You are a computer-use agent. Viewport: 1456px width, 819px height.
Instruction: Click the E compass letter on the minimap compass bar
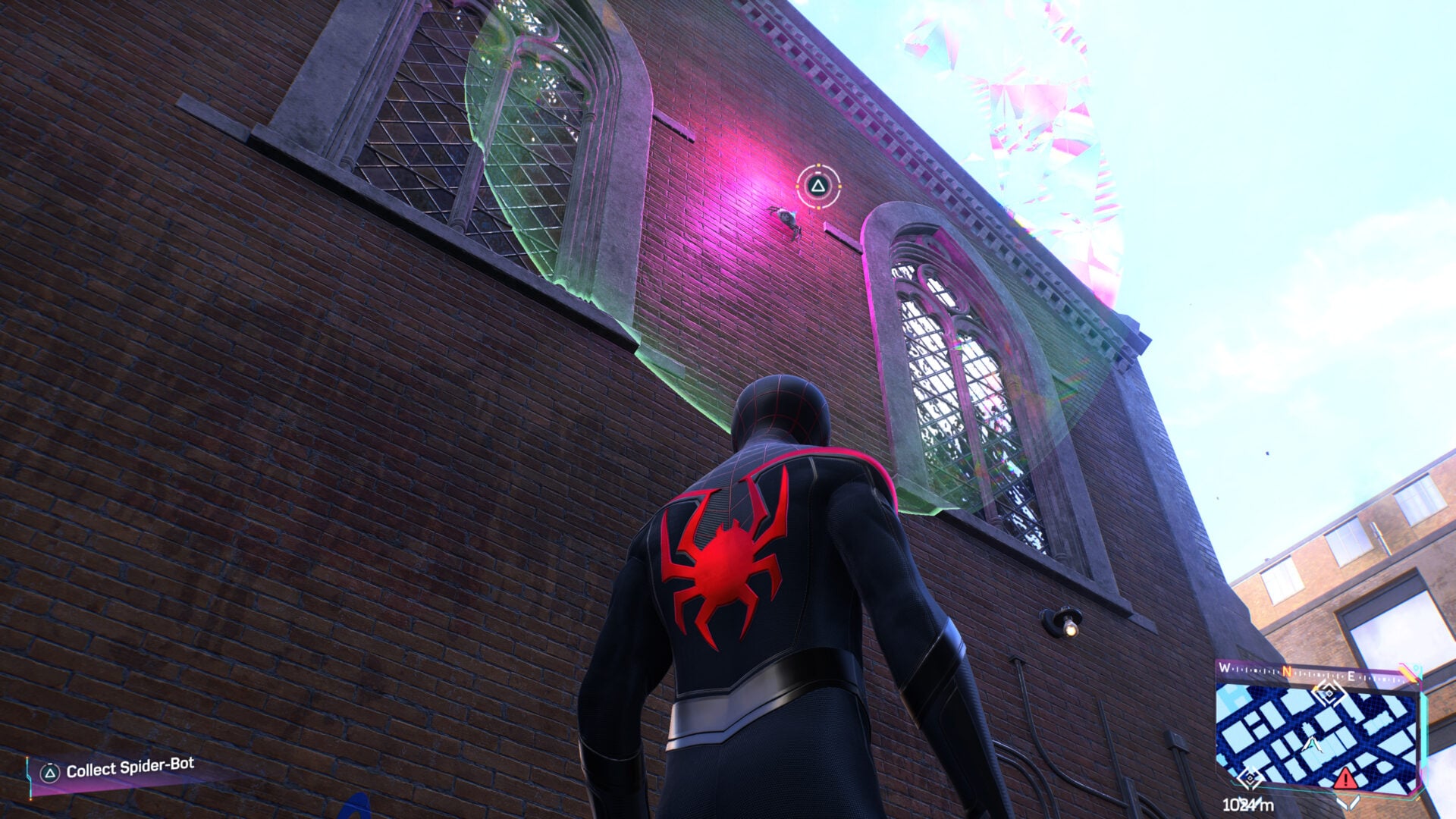[1351, 676]
